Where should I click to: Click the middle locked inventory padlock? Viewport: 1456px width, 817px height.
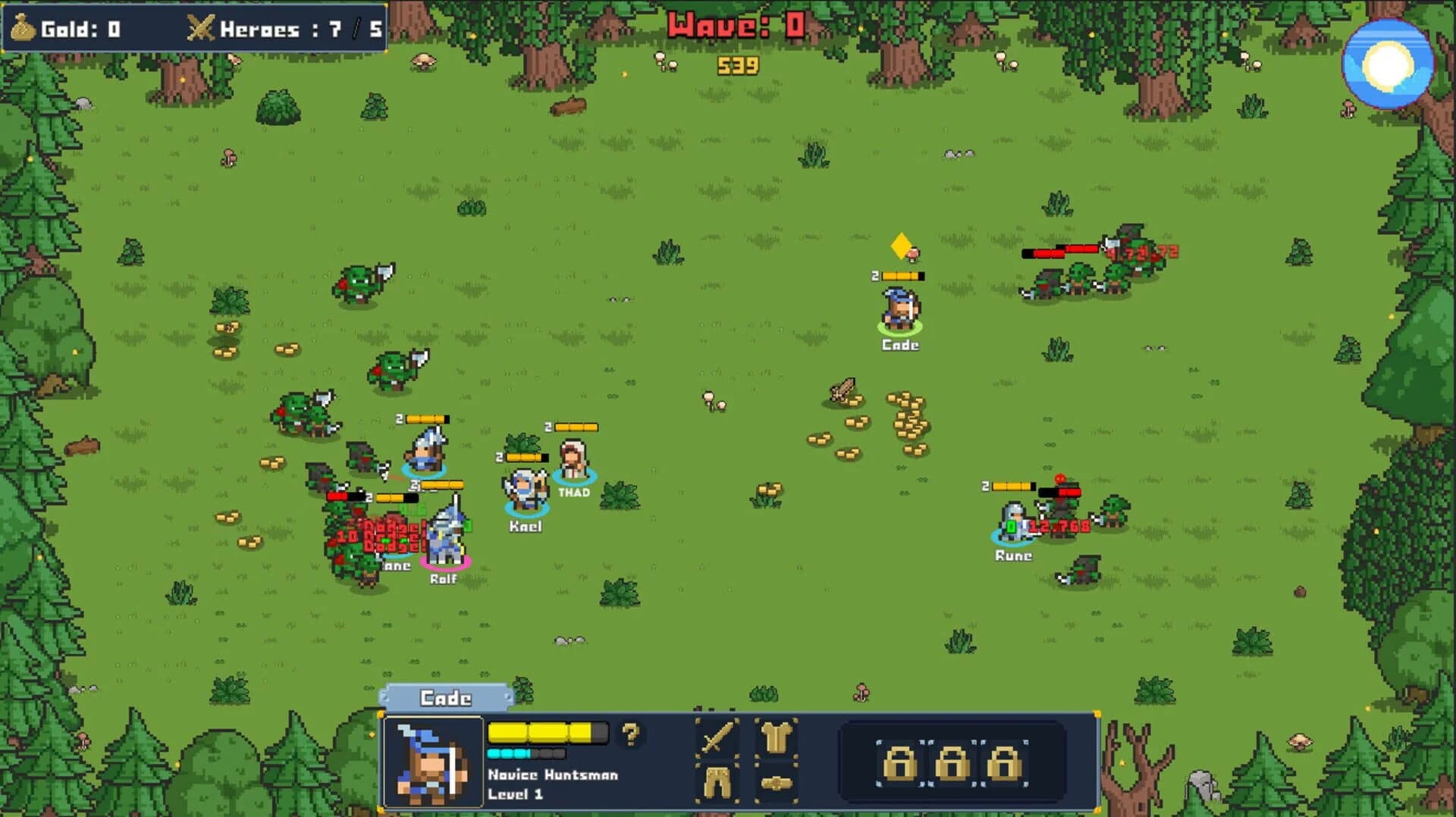click(x=953, y=765)
